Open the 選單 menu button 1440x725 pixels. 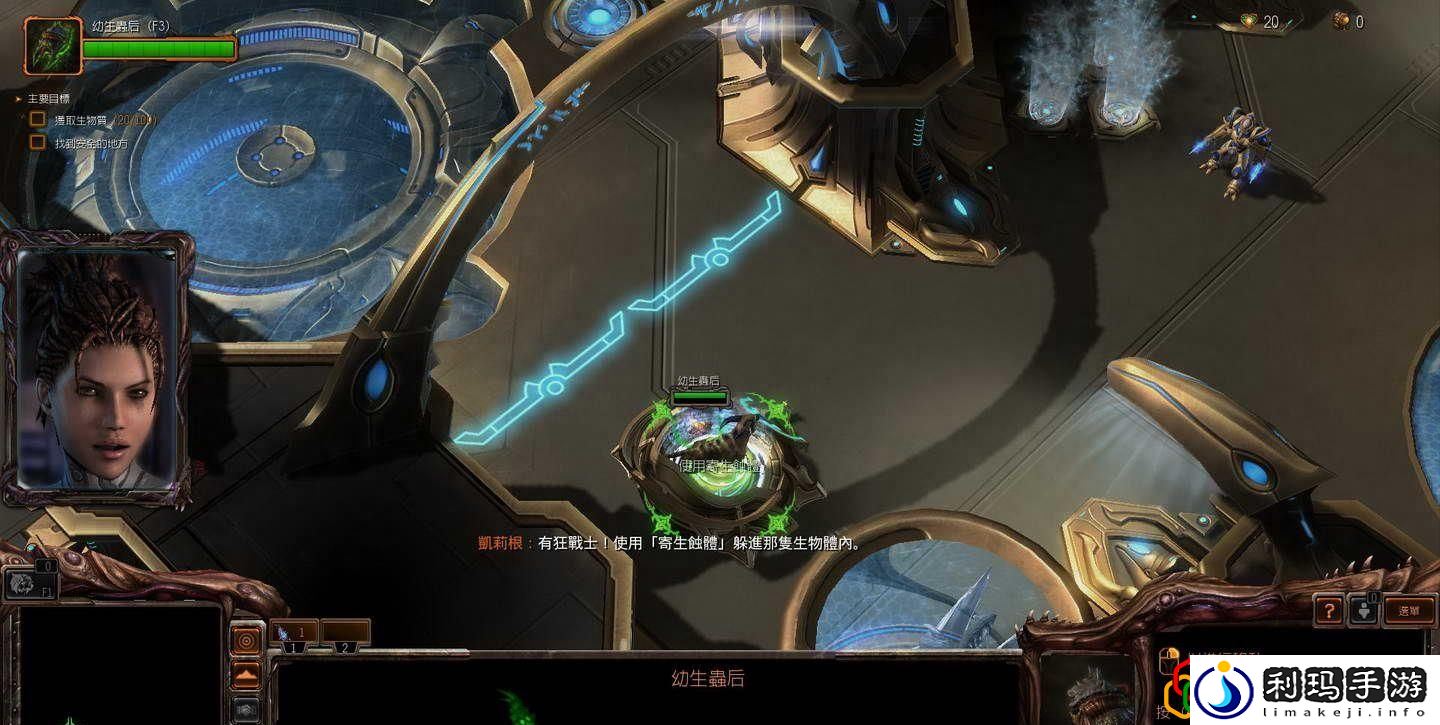click(1409, 611)
